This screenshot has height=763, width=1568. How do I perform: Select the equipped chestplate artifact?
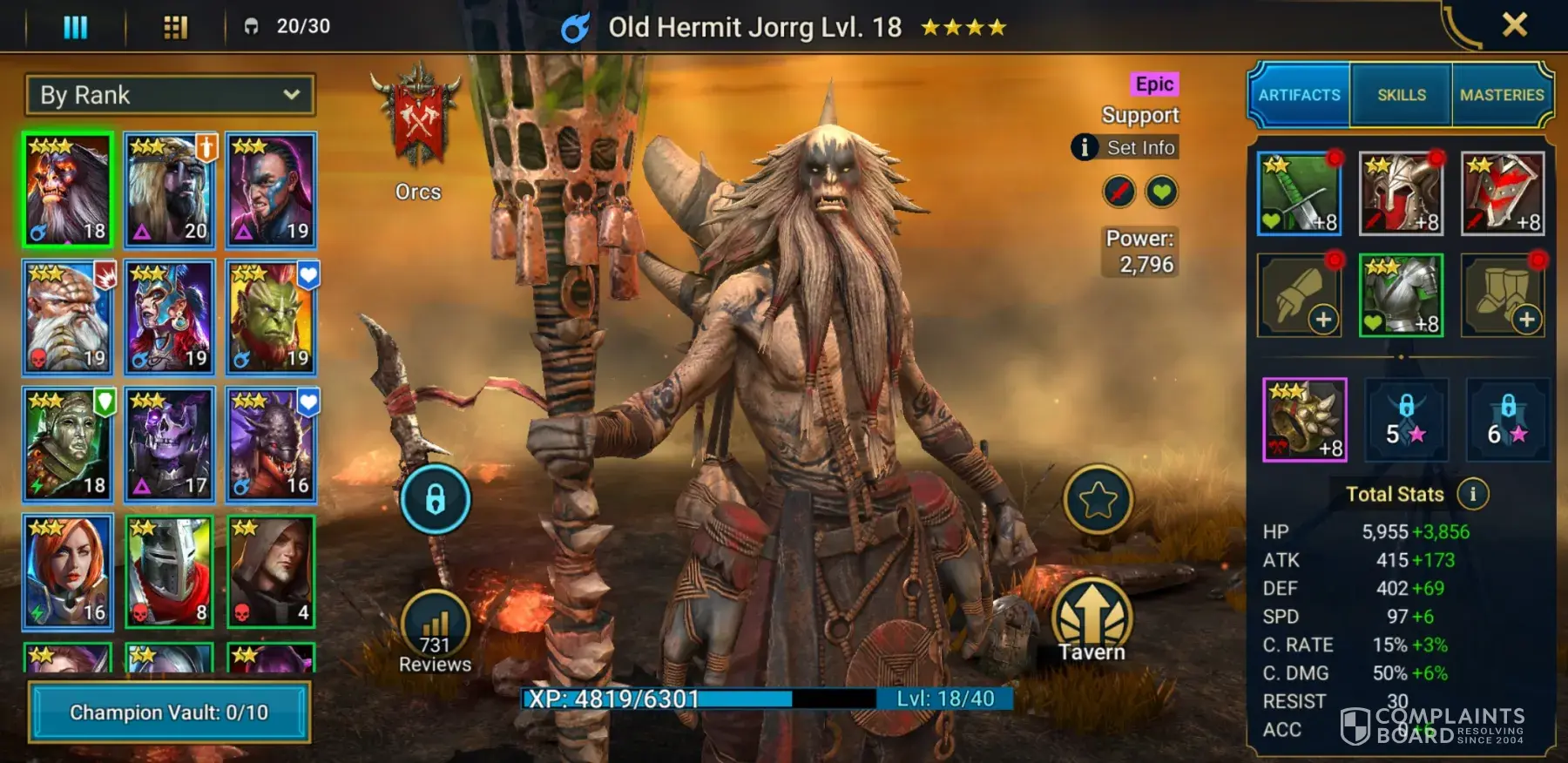point(1401,295)
